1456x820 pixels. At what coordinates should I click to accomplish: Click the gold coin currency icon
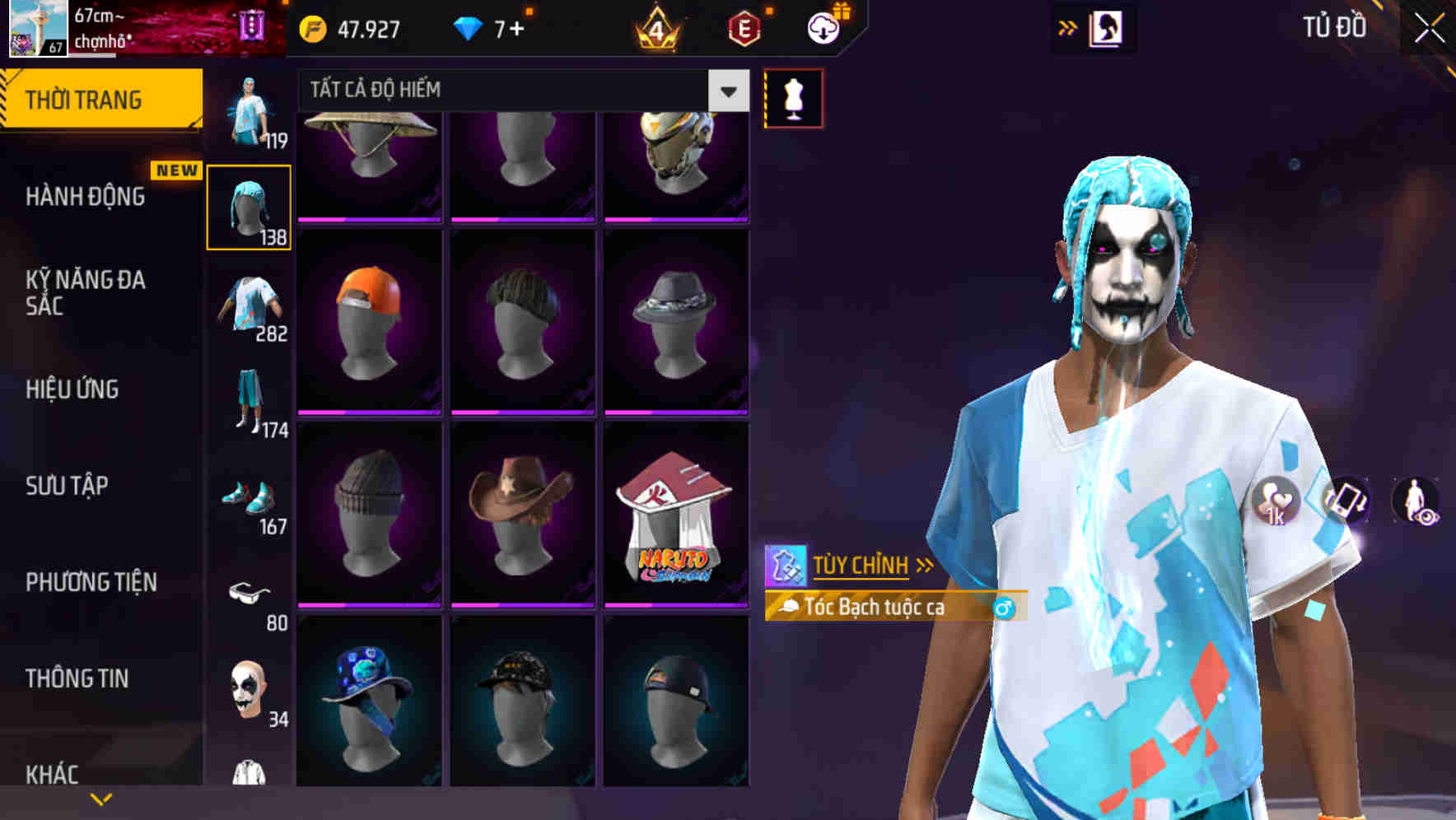click(x=311, y=27)
